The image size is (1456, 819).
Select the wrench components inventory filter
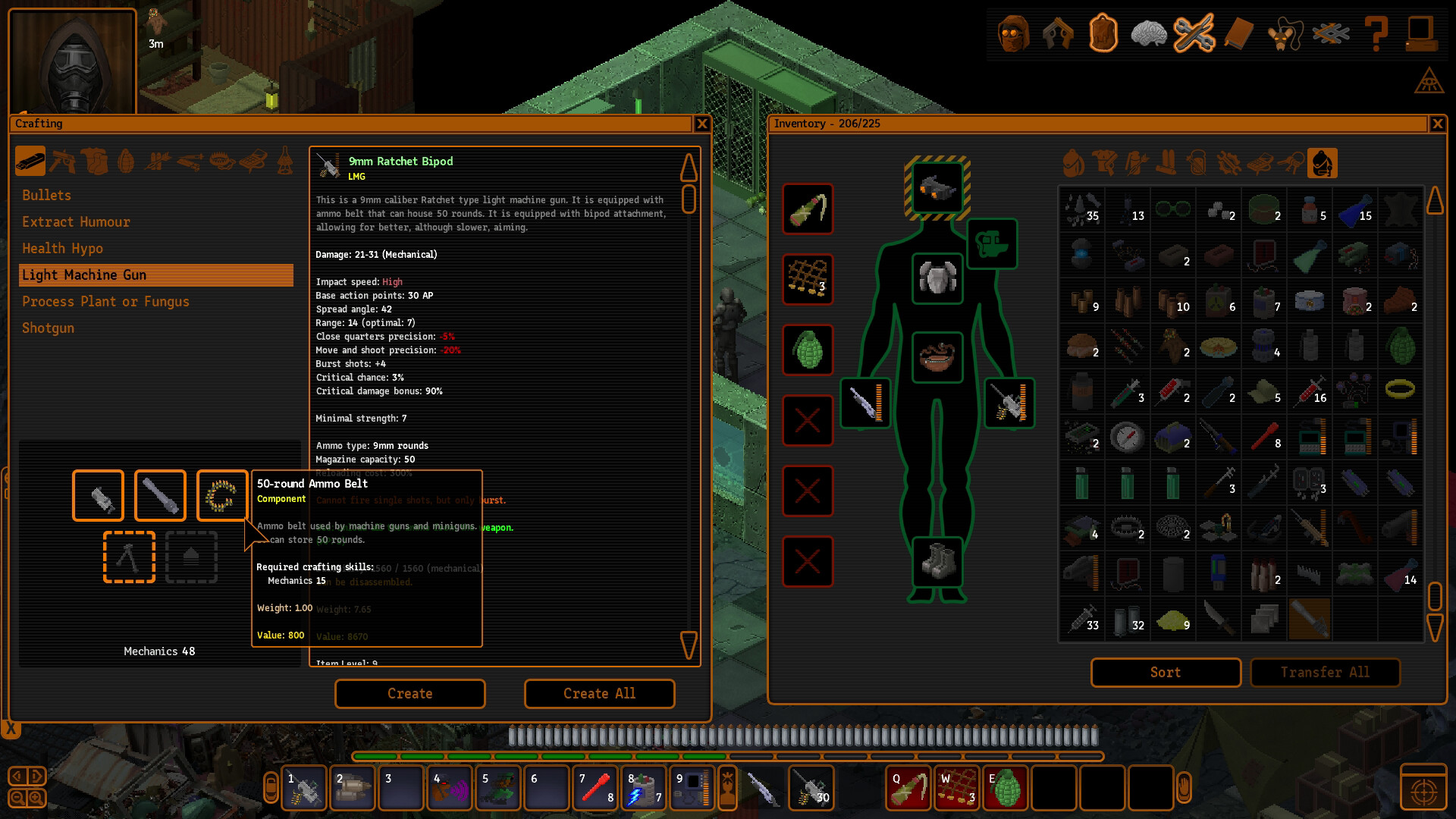[1227, 162]
